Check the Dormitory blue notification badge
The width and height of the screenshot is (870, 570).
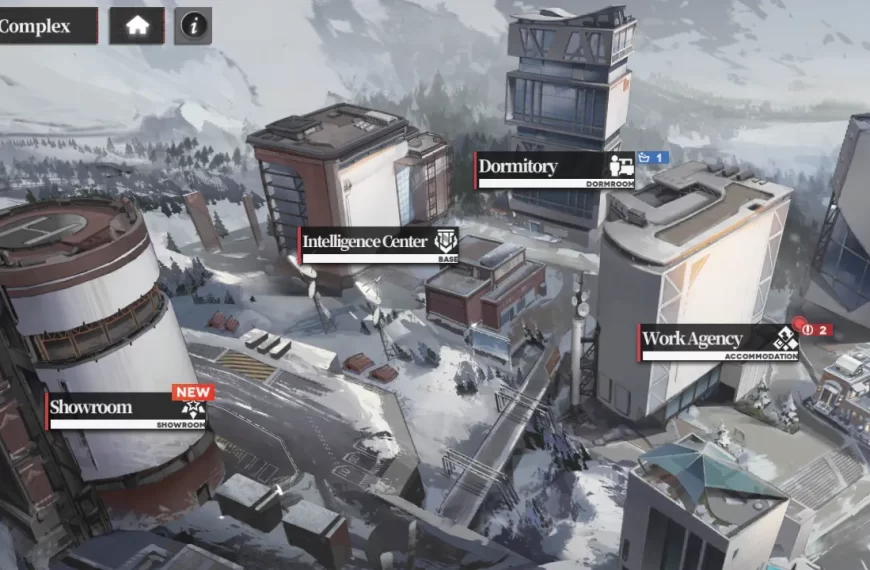[x=653, y=158]
